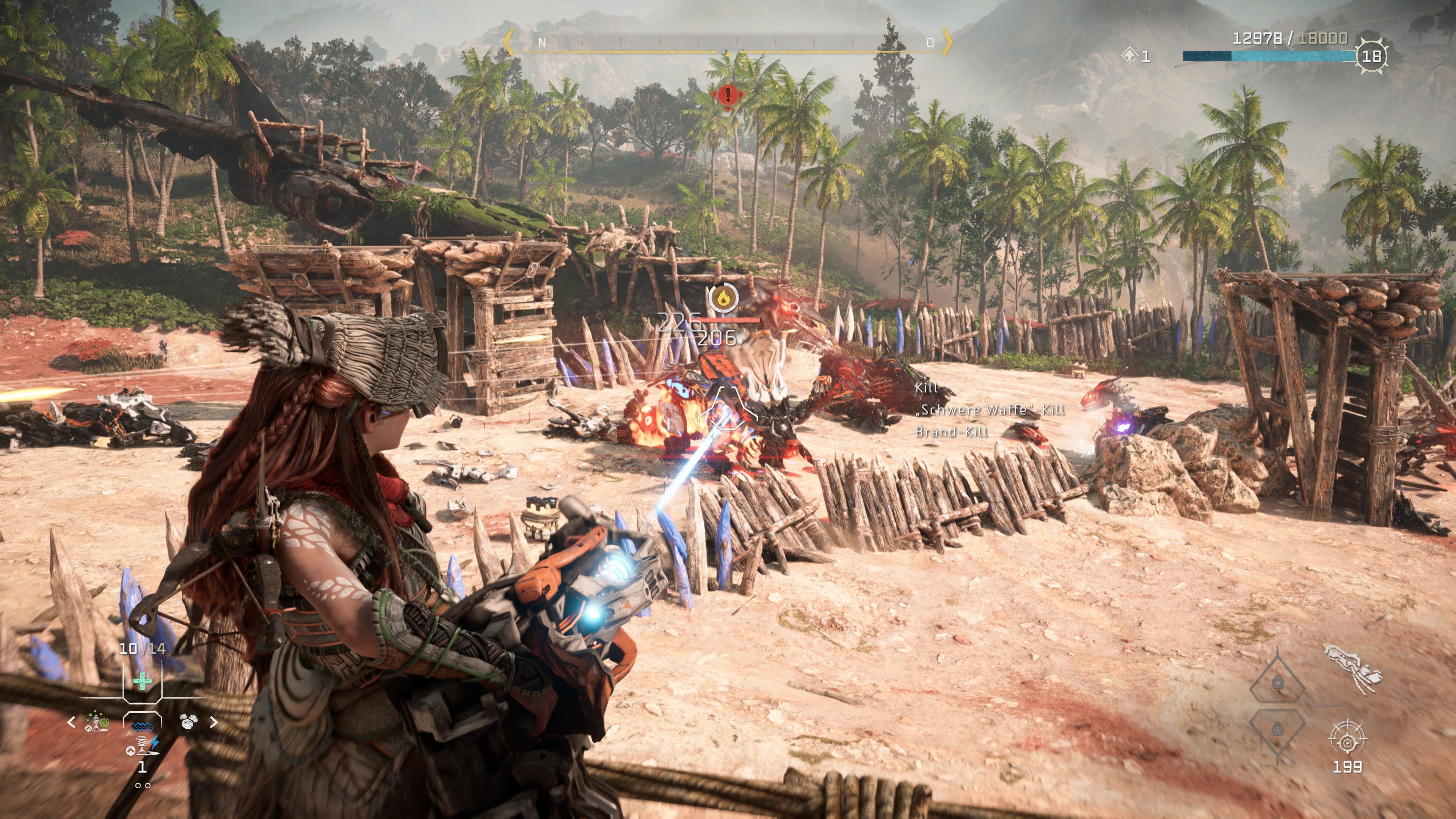The height and width of the screenshot is (819, 1456).
Task: Cycle back using the left chevron arrow
Action: pyautogui.click(x=71, y=722)
